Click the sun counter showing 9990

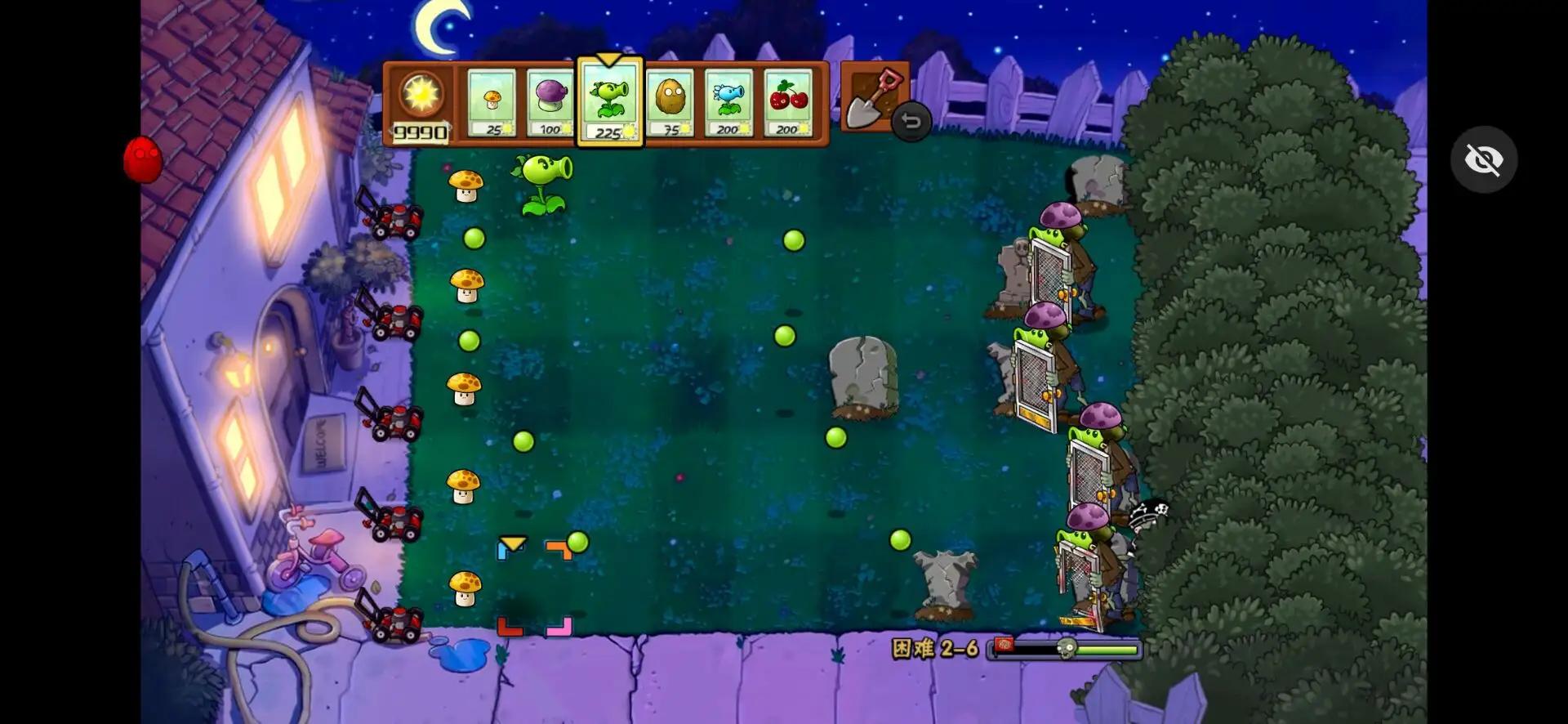tap(421, 106)
